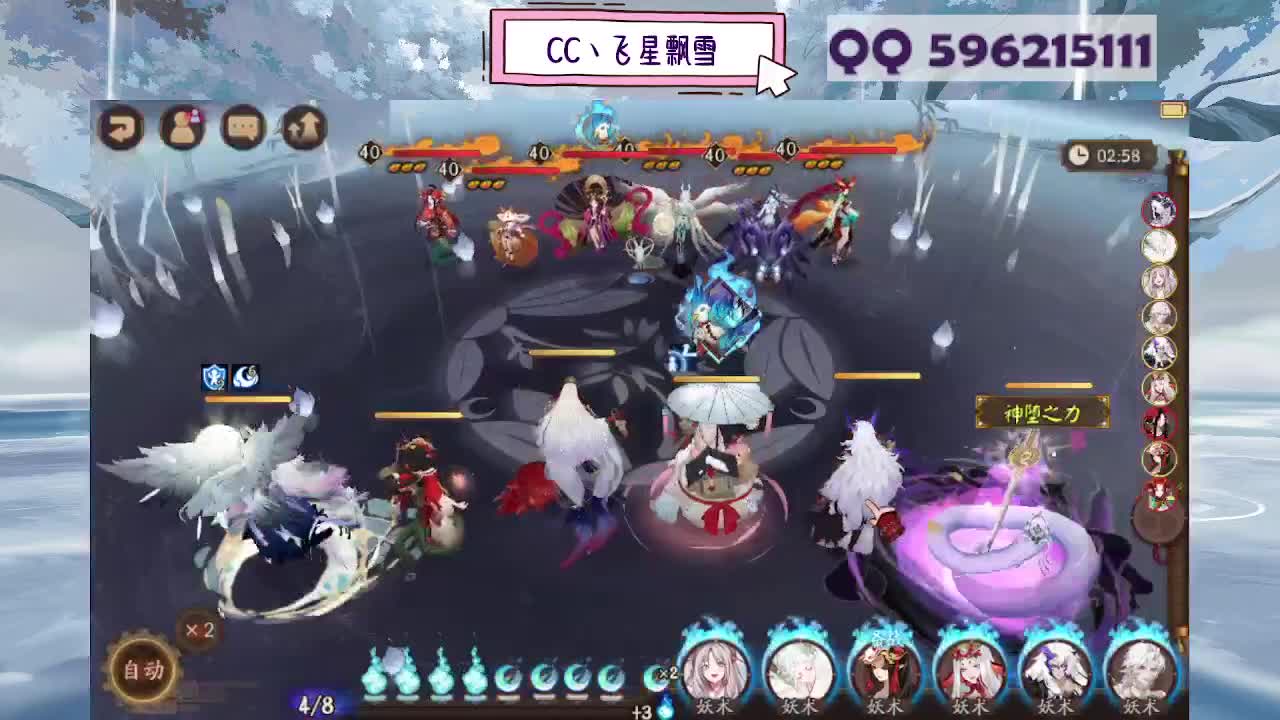Screen dimensions: 1280x720
Task: Tap the shield buff icon above the ally
Action: (214, 375)
